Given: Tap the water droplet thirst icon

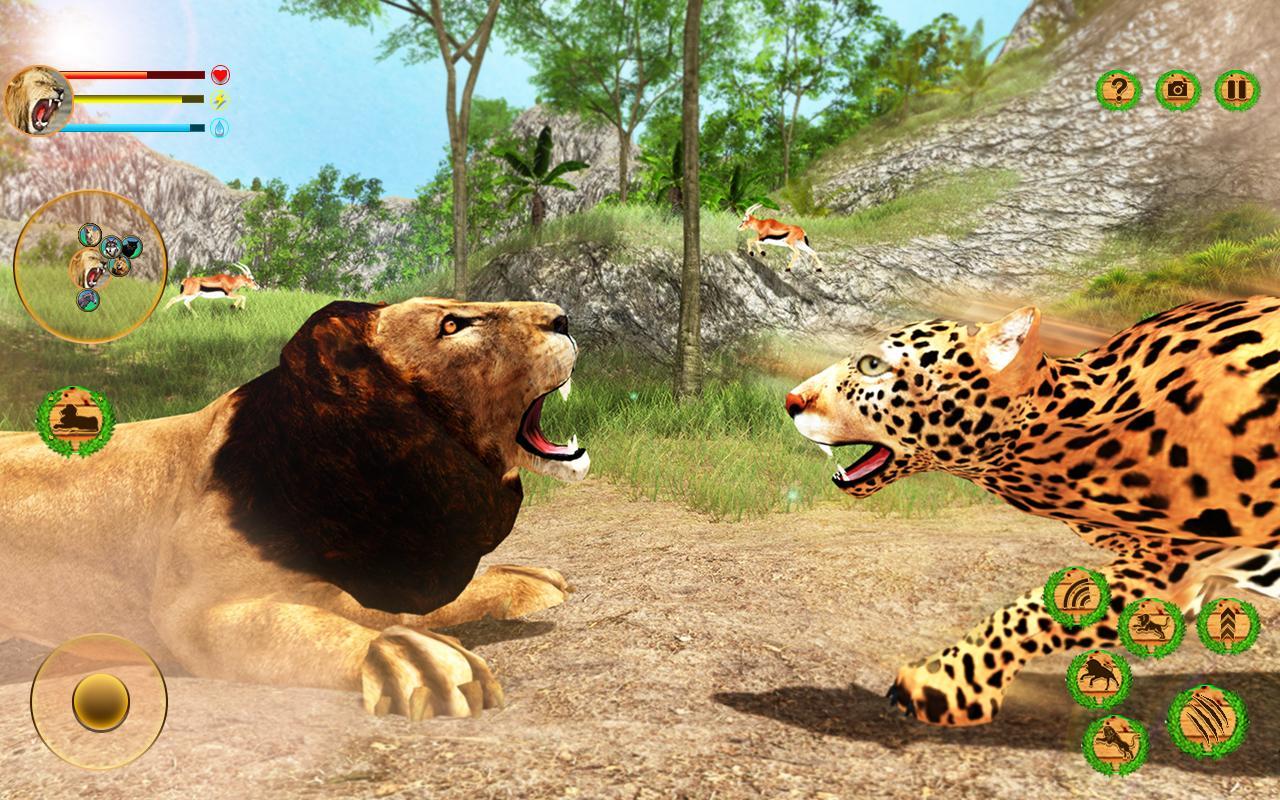Looking at the screenshot, I should tap(219, 128).
